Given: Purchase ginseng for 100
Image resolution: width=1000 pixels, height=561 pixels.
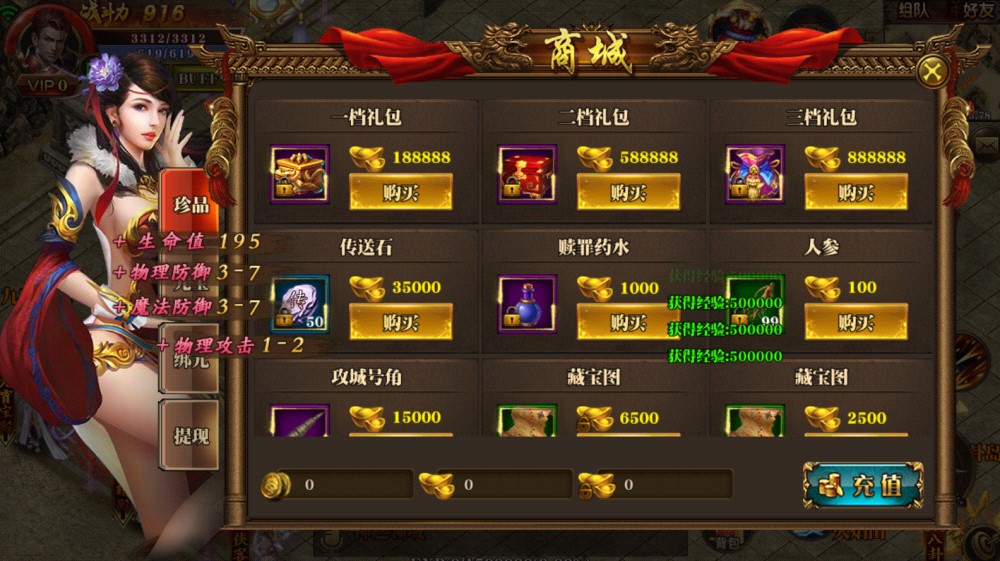Looking at the screenshot, I should point(856,322).
